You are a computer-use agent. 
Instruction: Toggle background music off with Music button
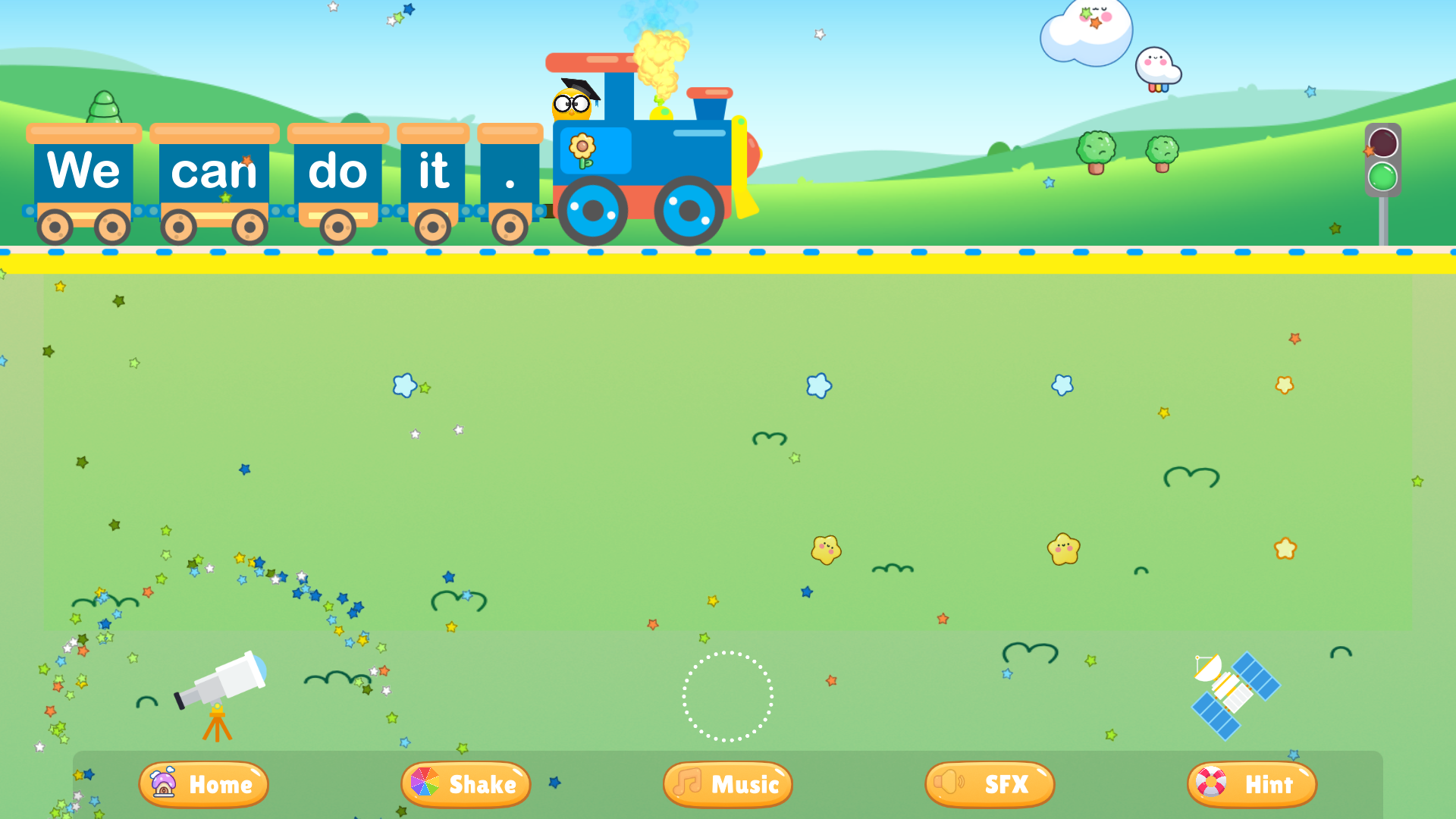point(727,784)
